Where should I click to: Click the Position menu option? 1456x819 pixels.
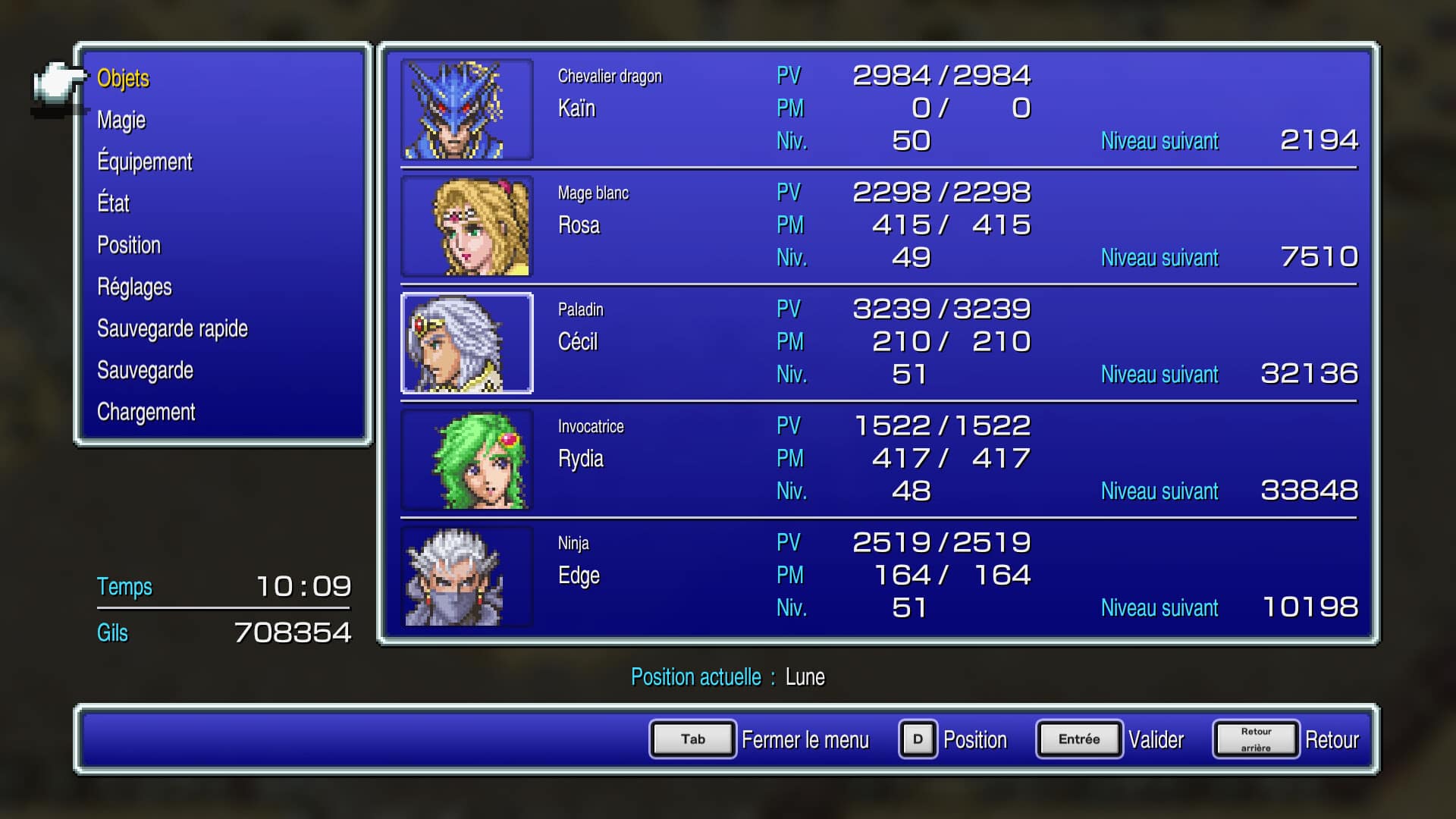tap(129, 245)
